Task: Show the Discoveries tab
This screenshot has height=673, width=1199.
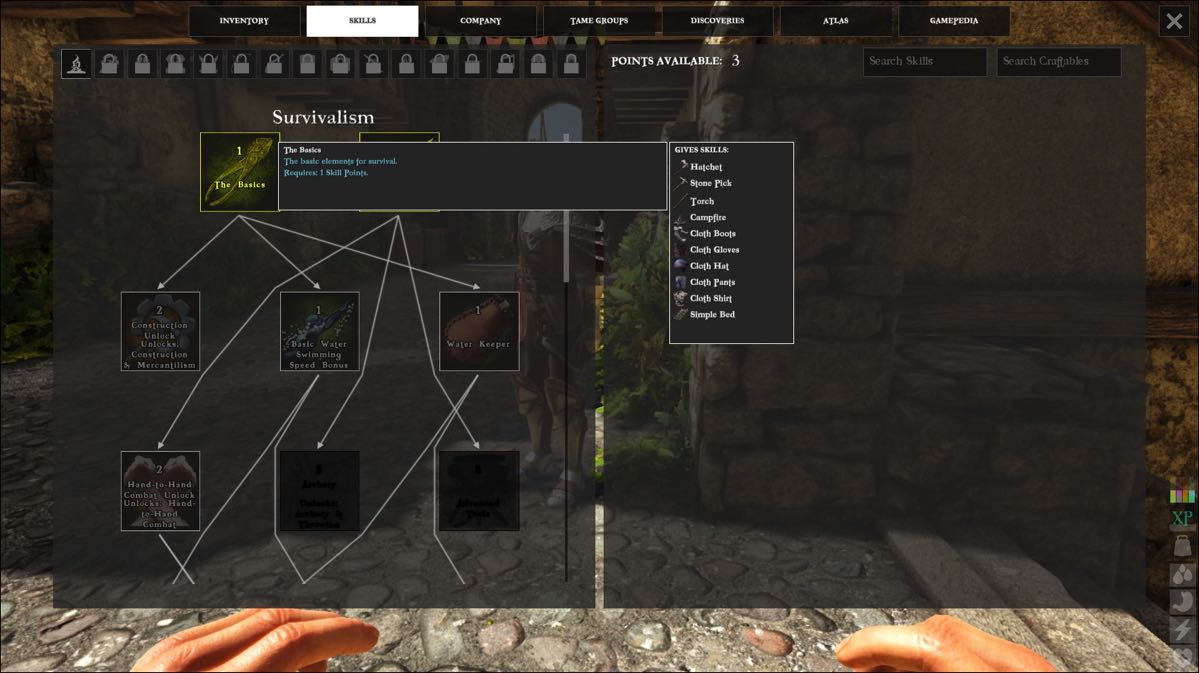Action: 717,21
